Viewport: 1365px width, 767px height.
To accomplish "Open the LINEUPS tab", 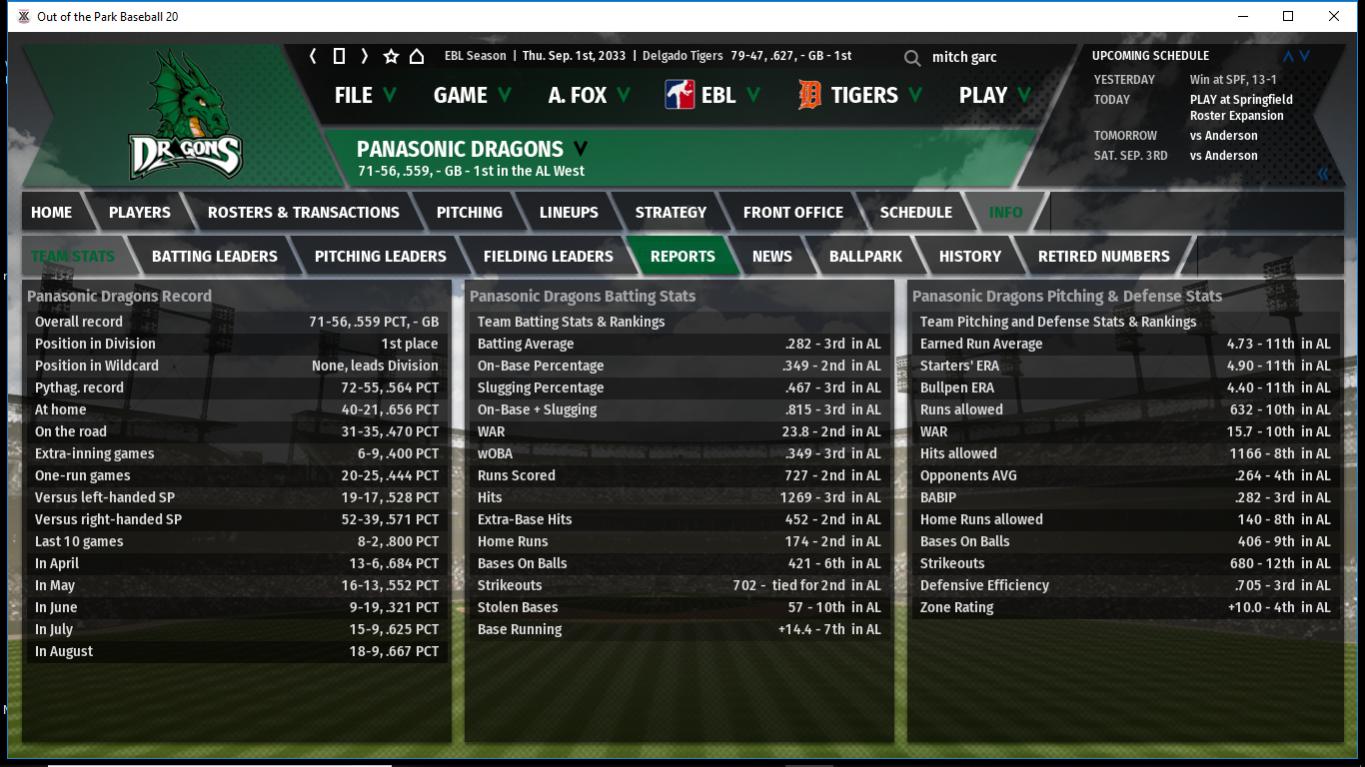I will point(568,212).
